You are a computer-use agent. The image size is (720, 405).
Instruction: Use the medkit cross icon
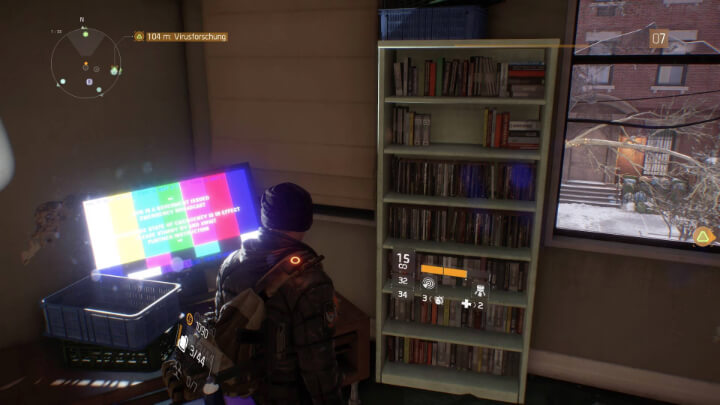click(465, 302)
